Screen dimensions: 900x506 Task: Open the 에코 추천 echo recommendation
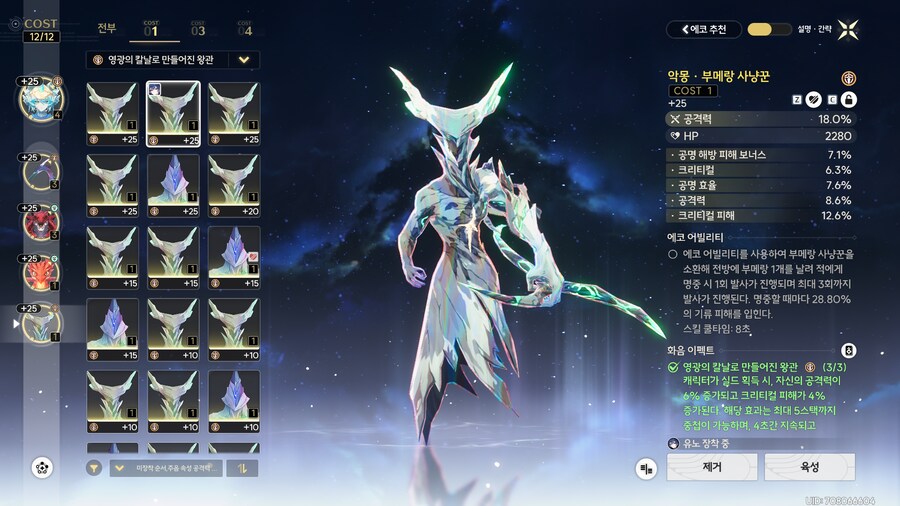coord(705,29)
